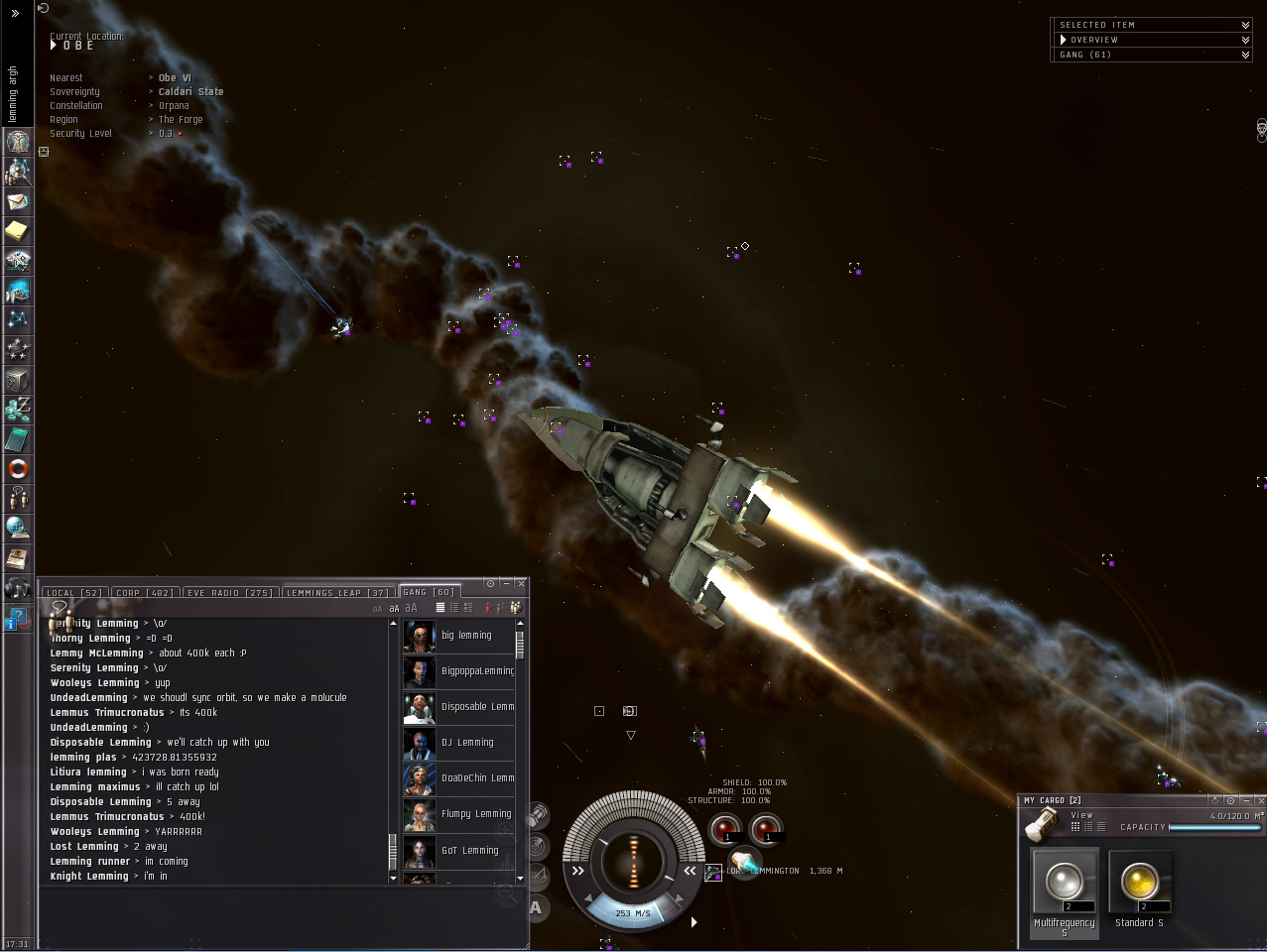This screenshot has width=1267, height=952.
Task: Open the mail envelope icon in sidebar
Action: pyautogui.click(x=18, y=201)
